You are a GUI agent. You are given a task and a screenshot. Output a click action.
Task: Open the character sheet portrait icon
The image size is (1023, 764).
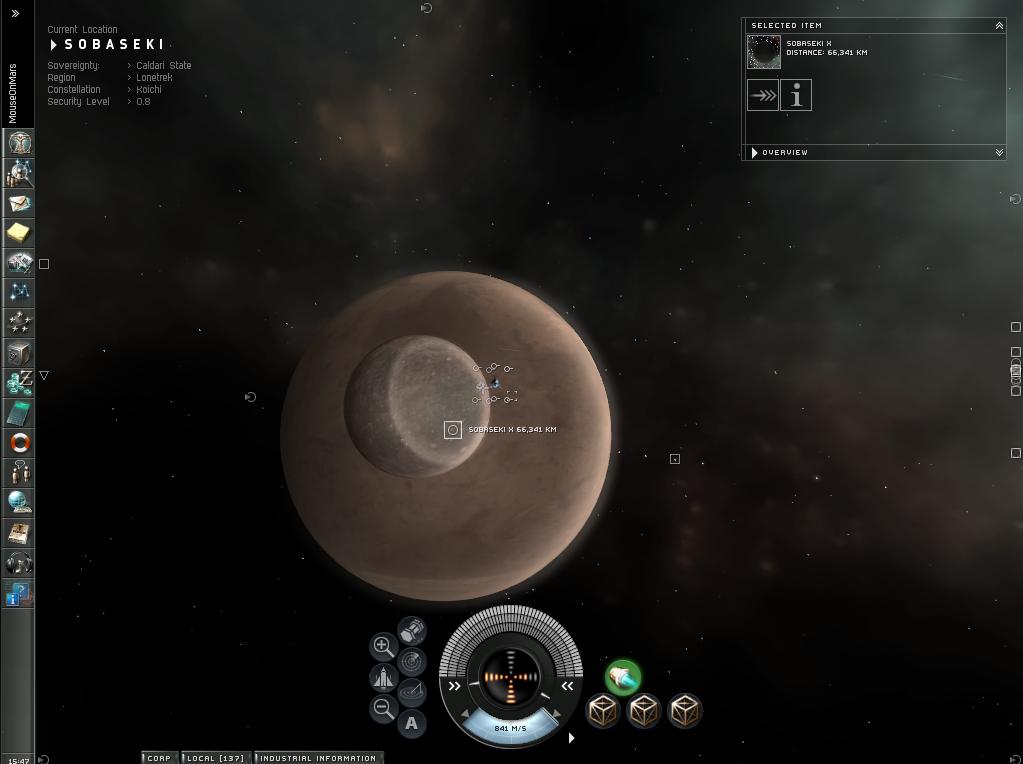[19, 143]
